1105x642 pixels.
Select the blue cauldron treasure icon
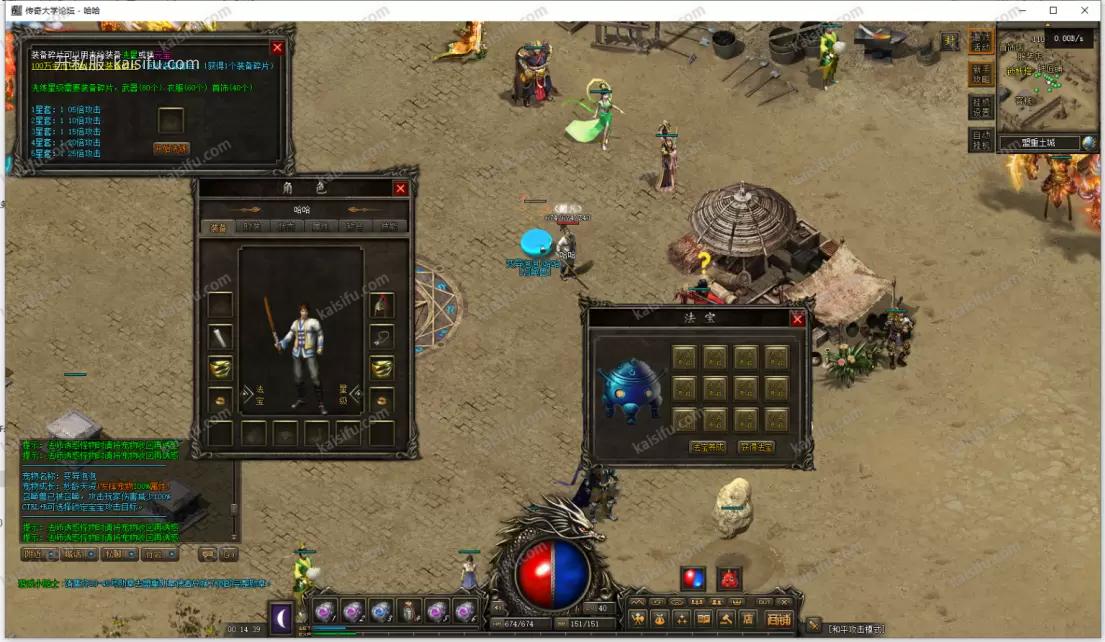(631, 387)
